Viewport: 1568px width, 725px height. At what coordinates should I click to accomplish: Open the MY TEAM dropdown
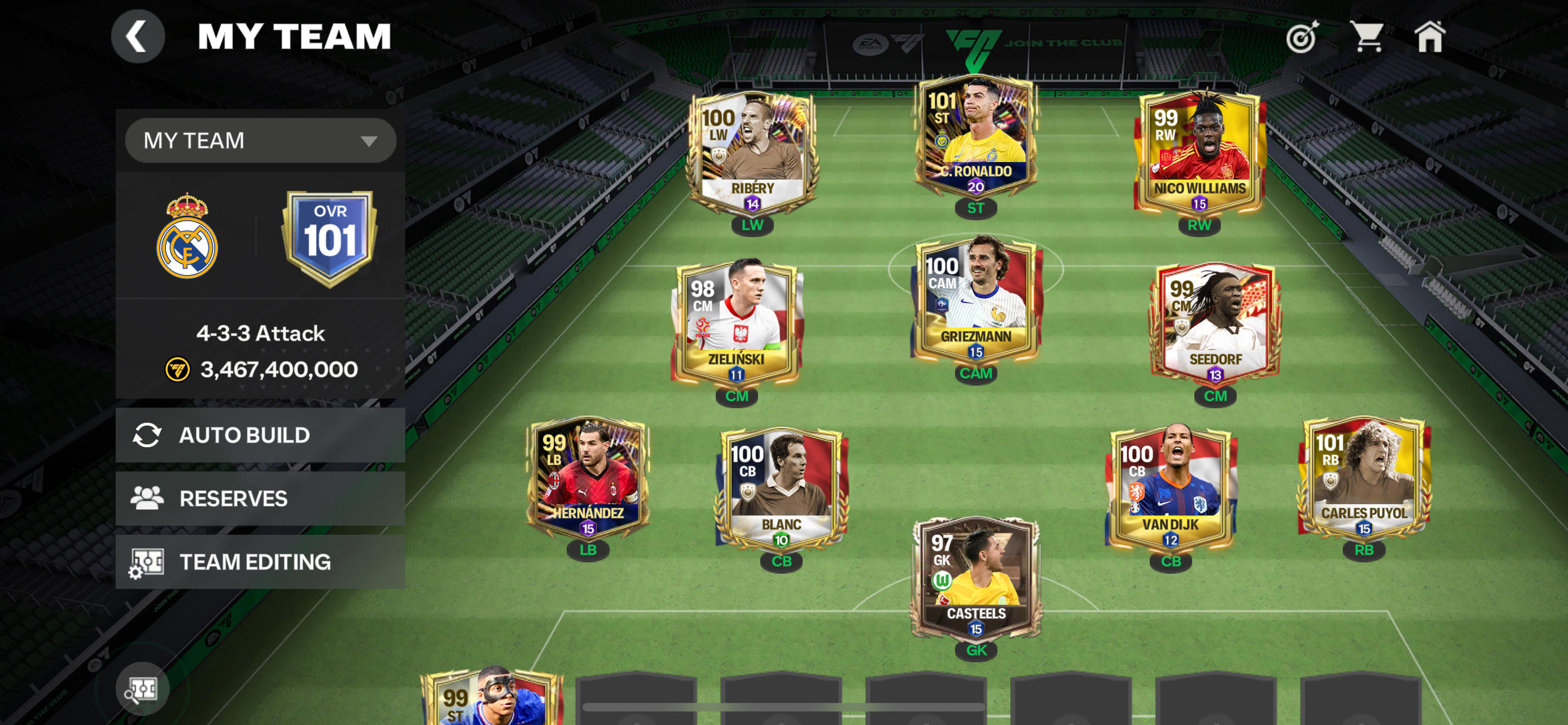pyautogui.click(x=260, y=141)
